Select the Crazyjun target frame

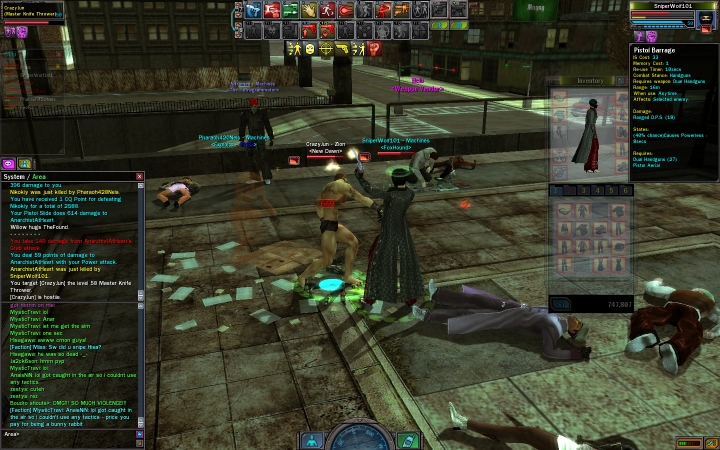(32, 11)
